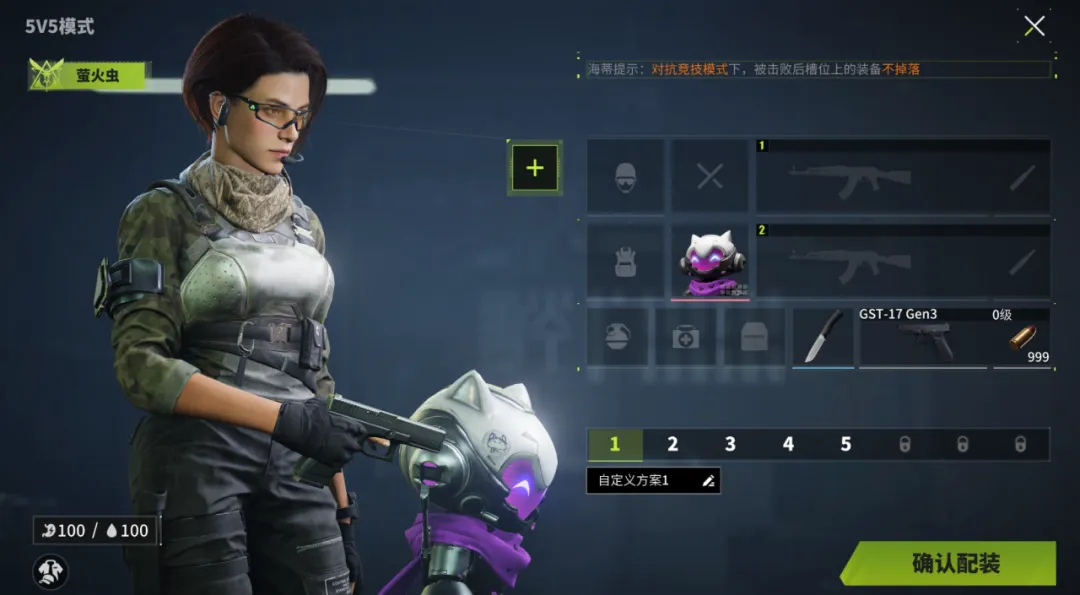Select the helmet equipment slot
This screenshot has height=595, width=1080.
626,177
